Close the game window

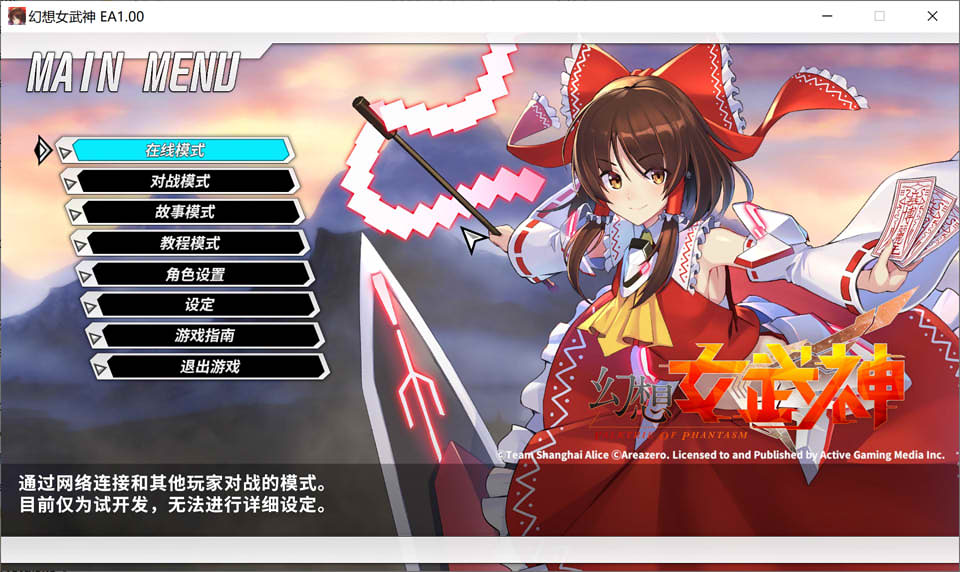[932, 16]
